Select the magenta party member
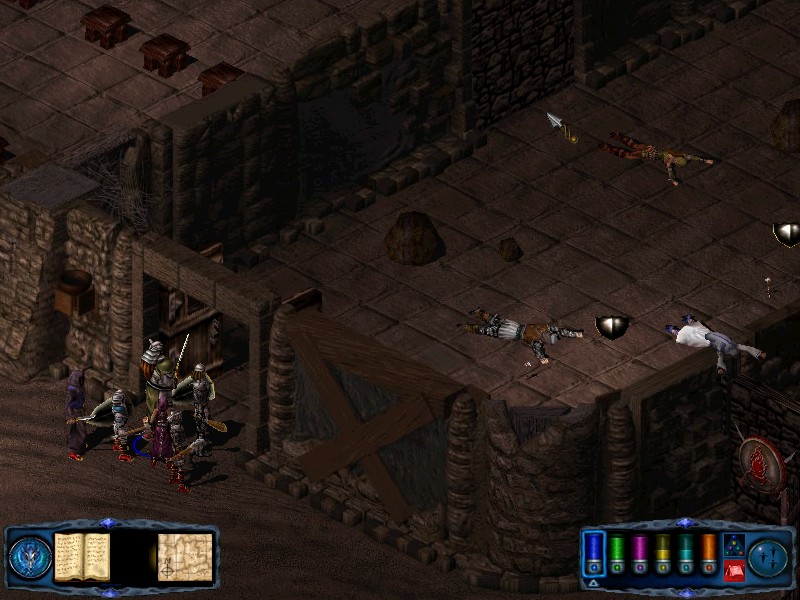 pos(640,553)
